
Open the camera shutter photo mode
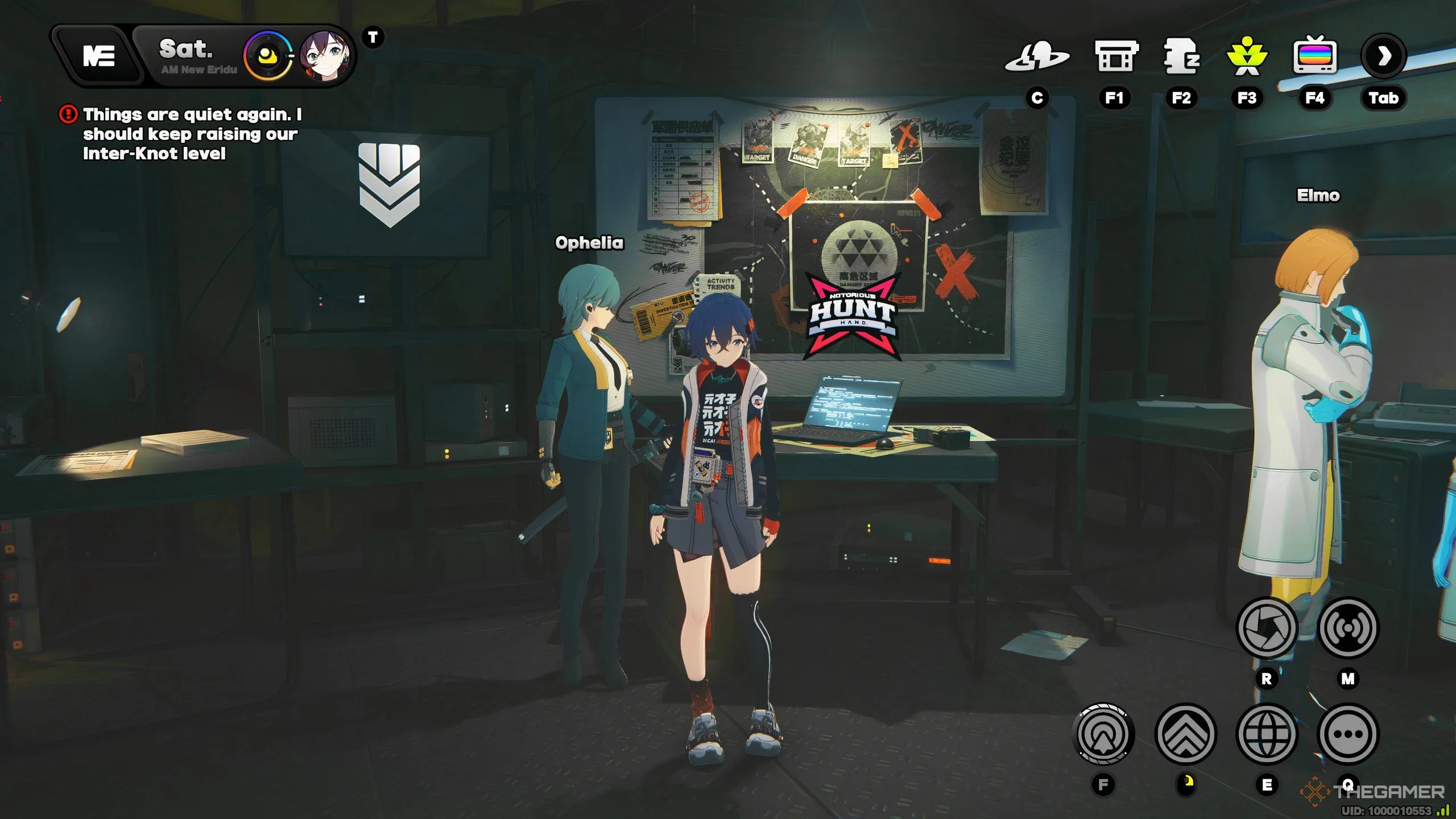pos(1267,628)
